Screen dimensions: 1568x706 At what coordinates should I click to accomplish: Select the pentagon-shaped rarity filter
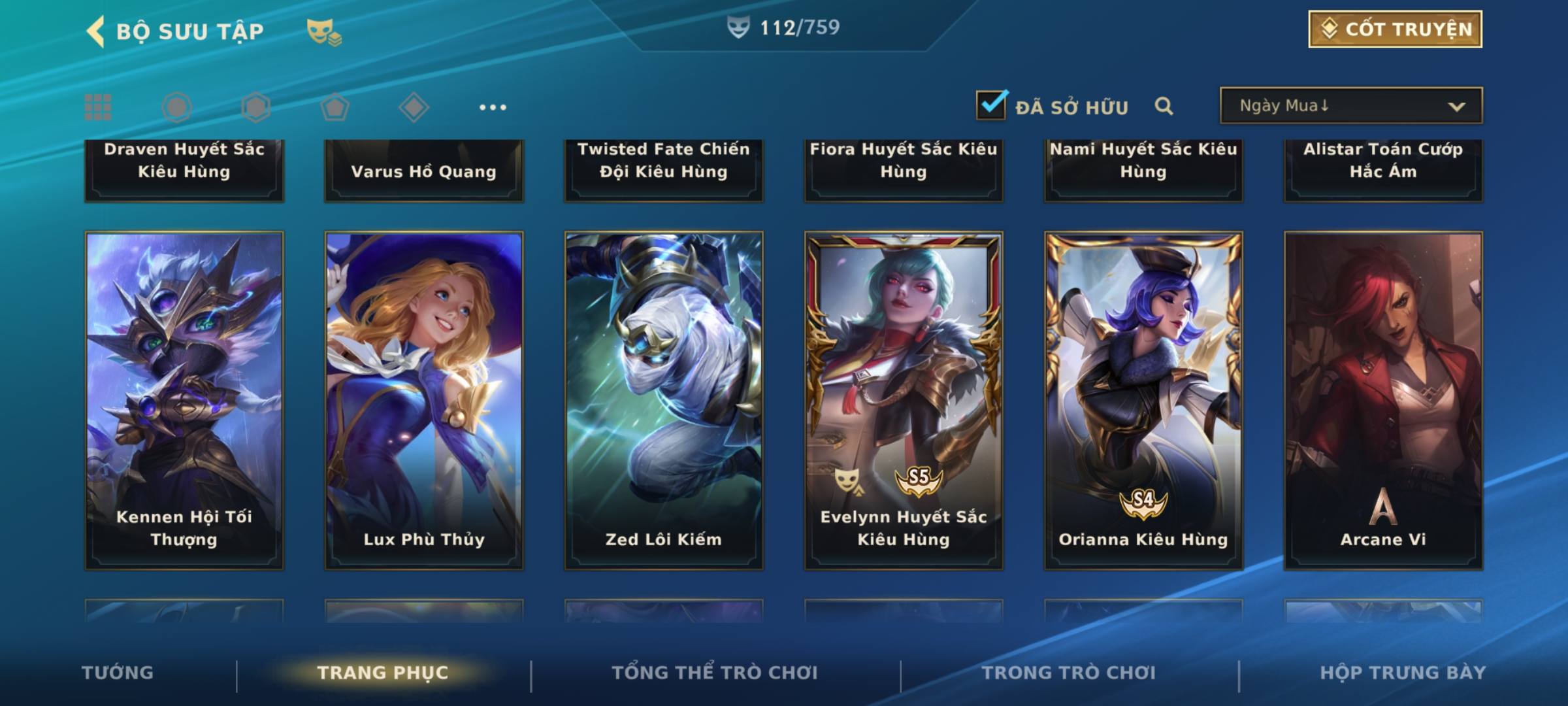click(x=335, y=107)
